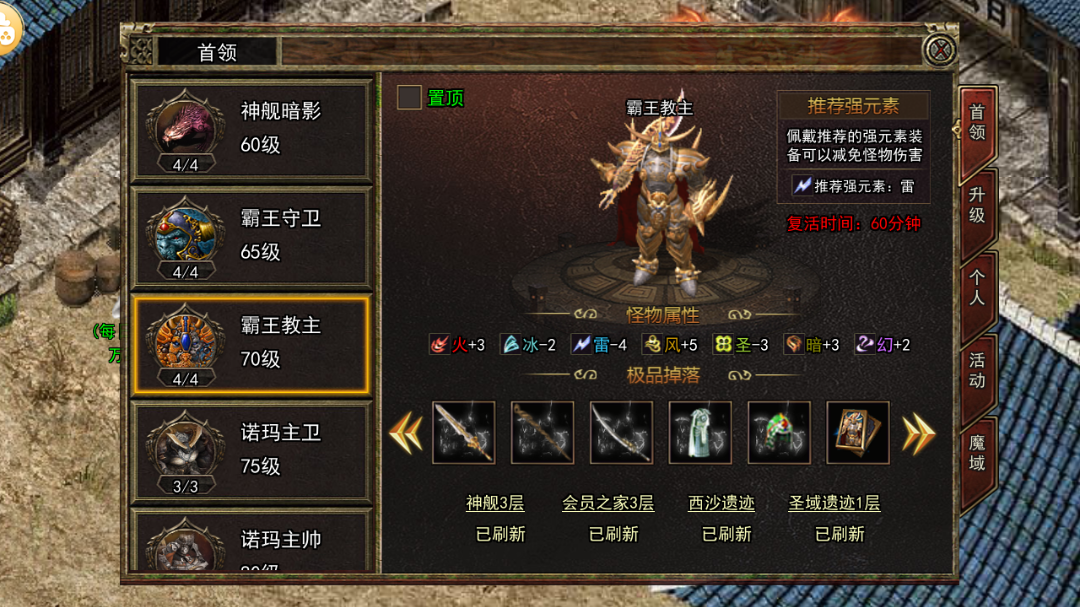Viewport: 1080px width, 607px height.
Task: Switch to the 升级 side tab
Action: pos(977,203)
